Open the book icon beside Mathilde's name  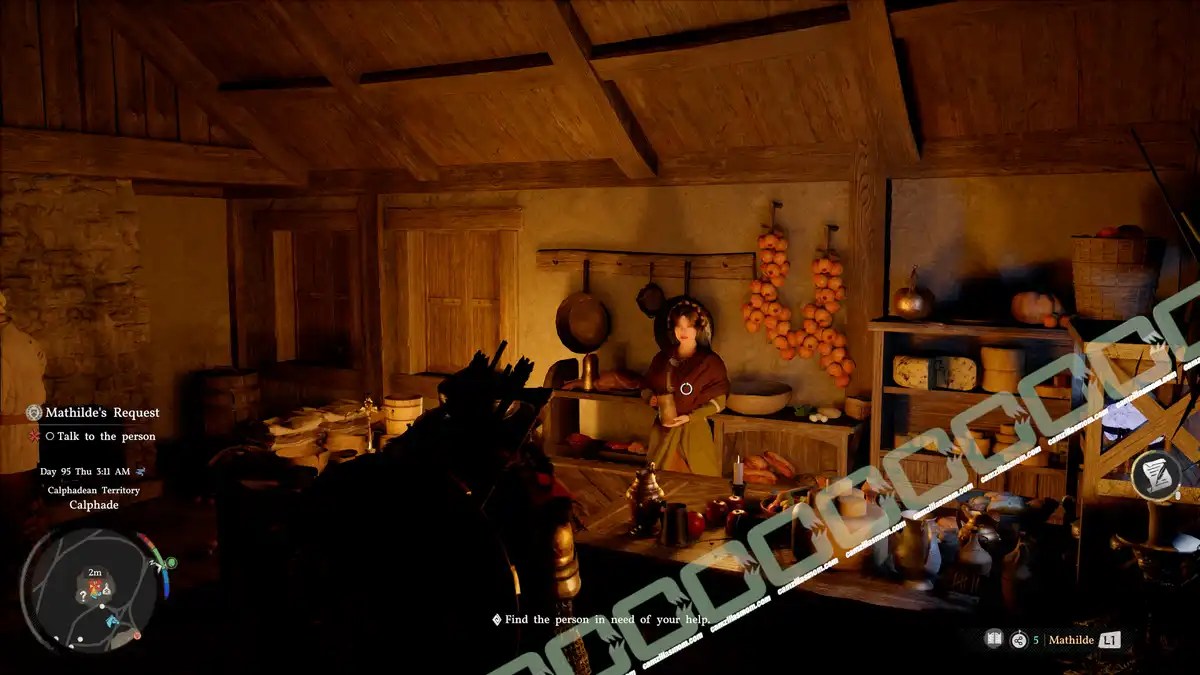(994, 639)
